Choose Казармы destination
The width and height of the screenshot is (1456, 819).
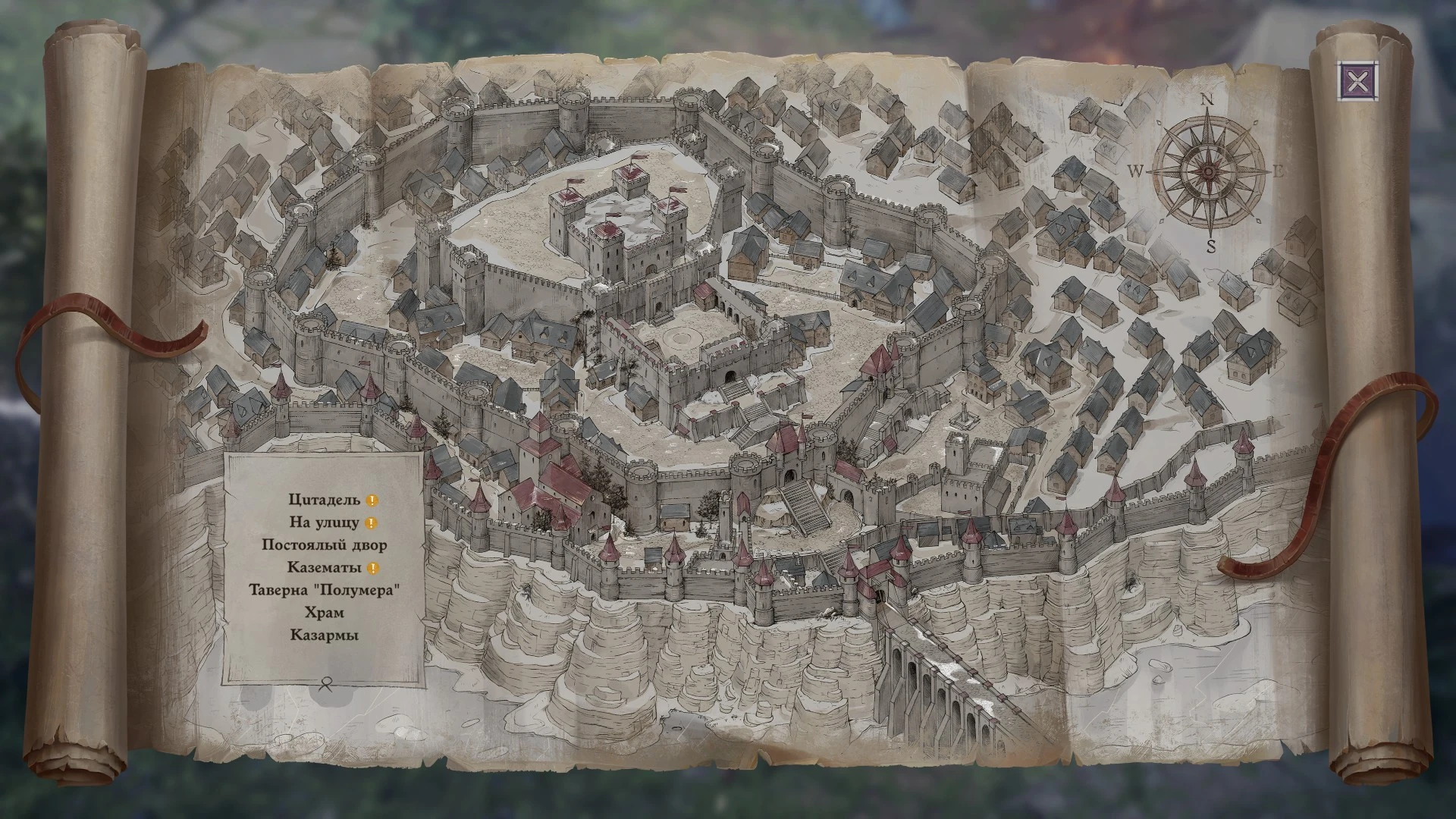coord(324,635)
